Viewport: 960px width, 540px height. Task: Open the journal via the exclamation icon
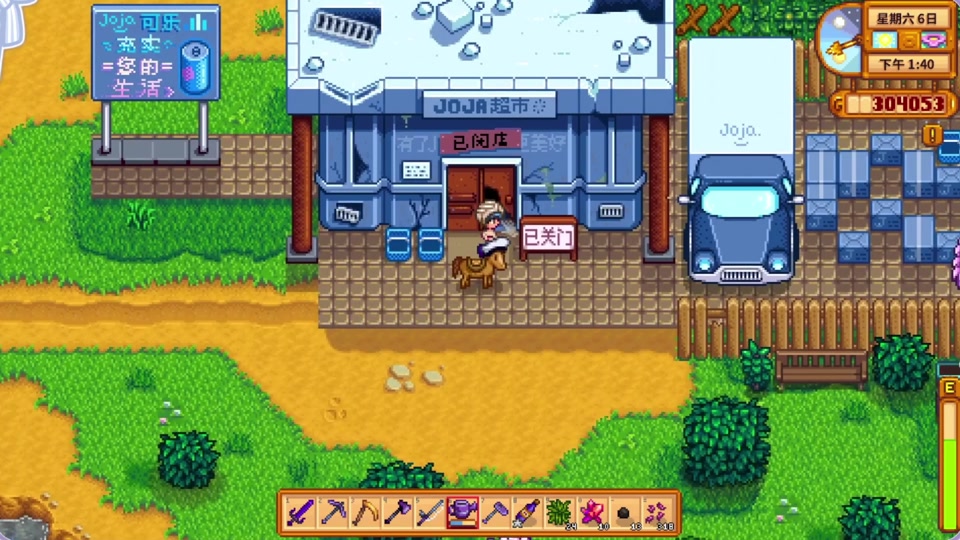(933, 133)
